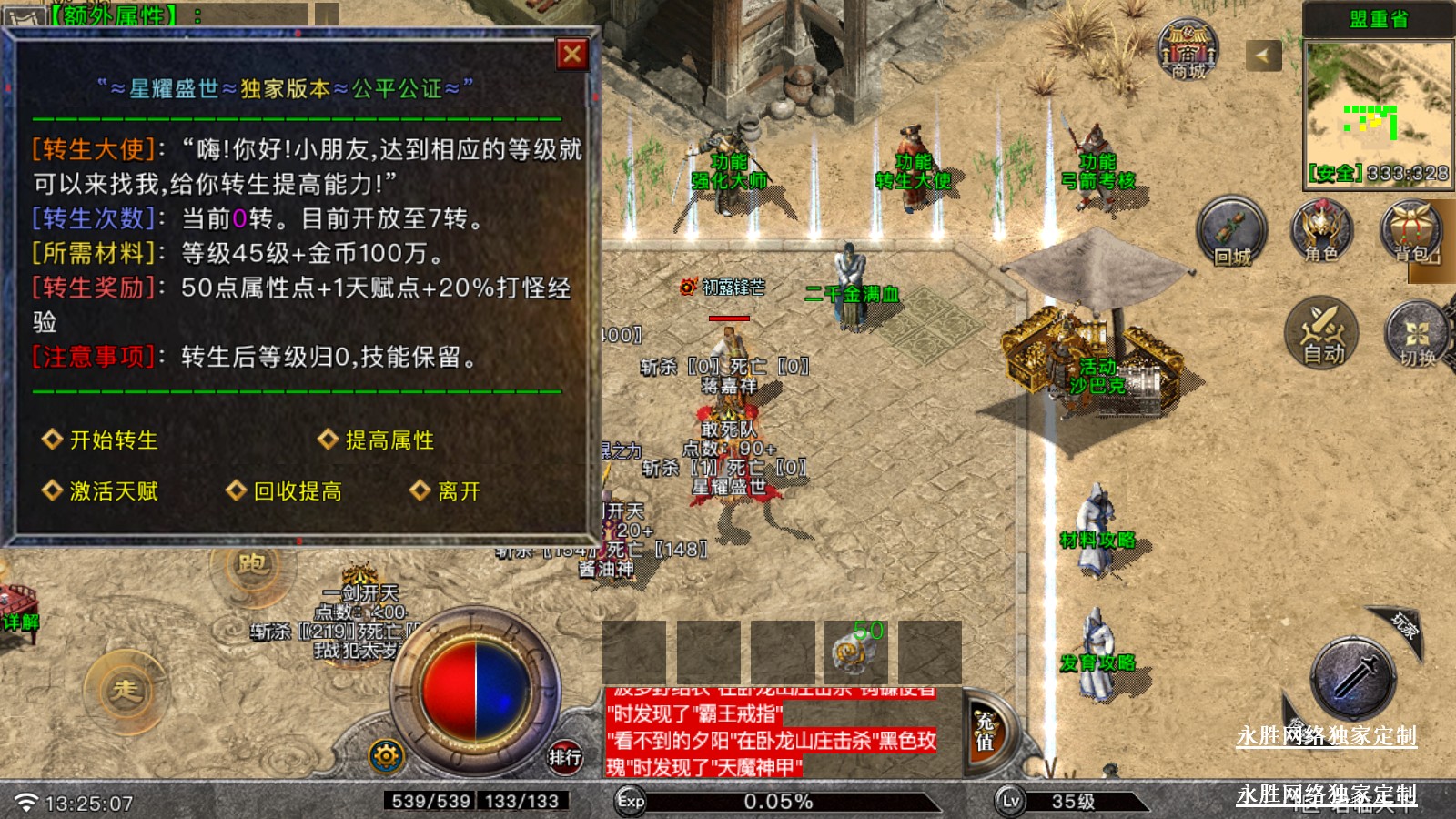Open the 排行 ranking button
This screenshot has width=1456, height=819.
tap(565, 756)
